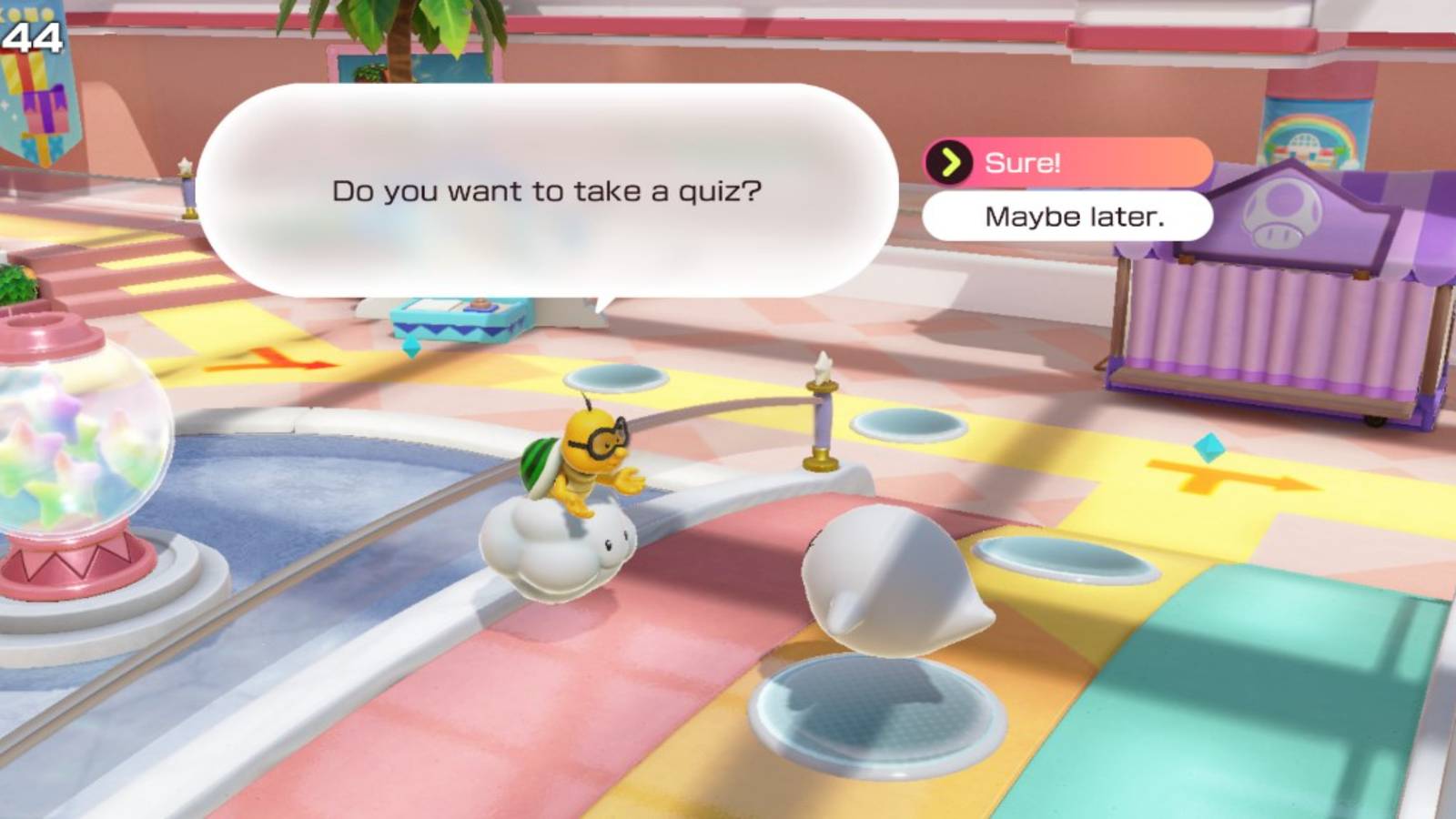Choose the Maybe later option
Image resolution: width=1456 pixels, height=819 pixels.
point(1069,216)
